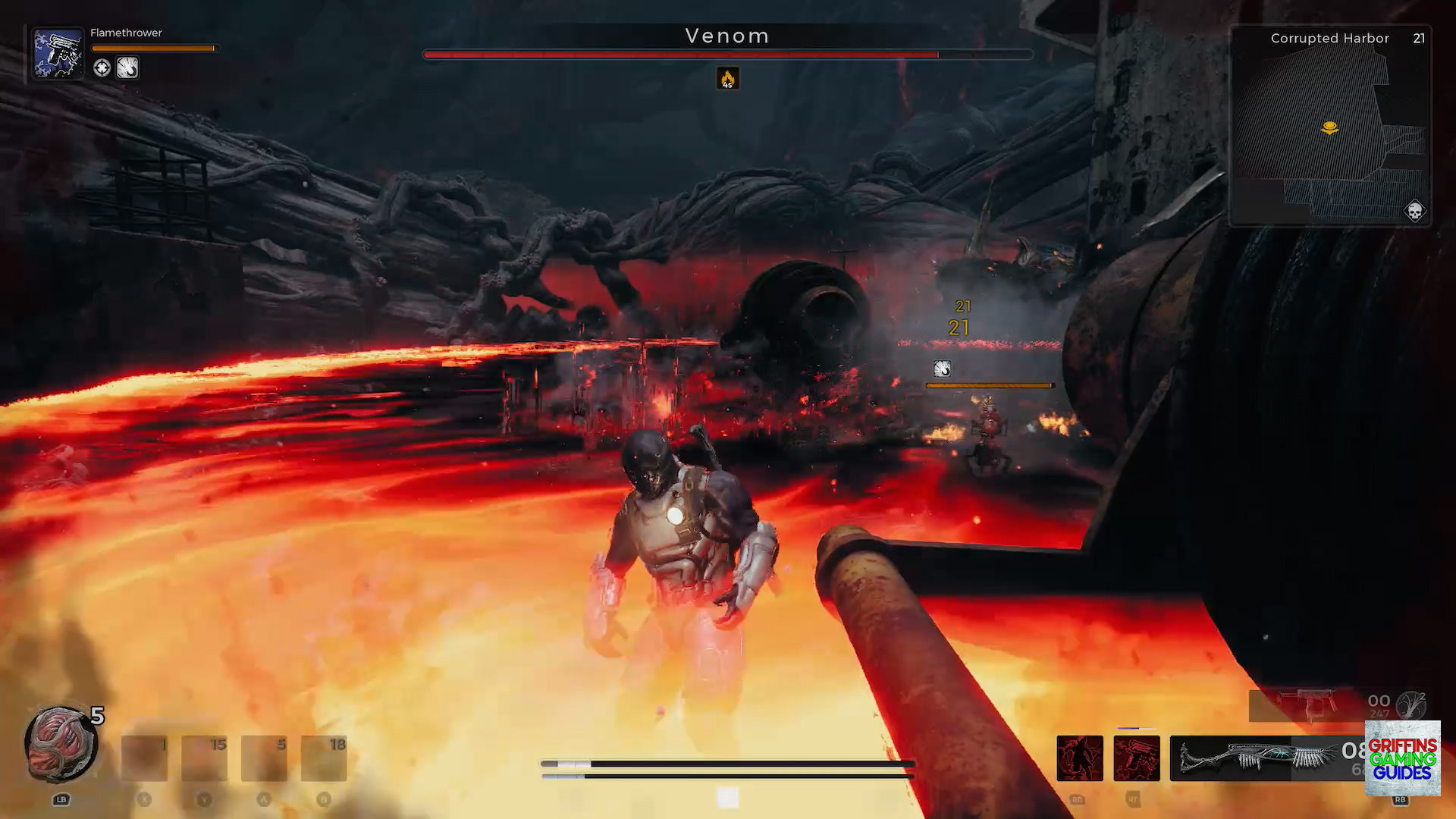This screenshot has height=819, width=1456.
Task: Select the Flamethrower summon portrait
Action: point(58,53)
